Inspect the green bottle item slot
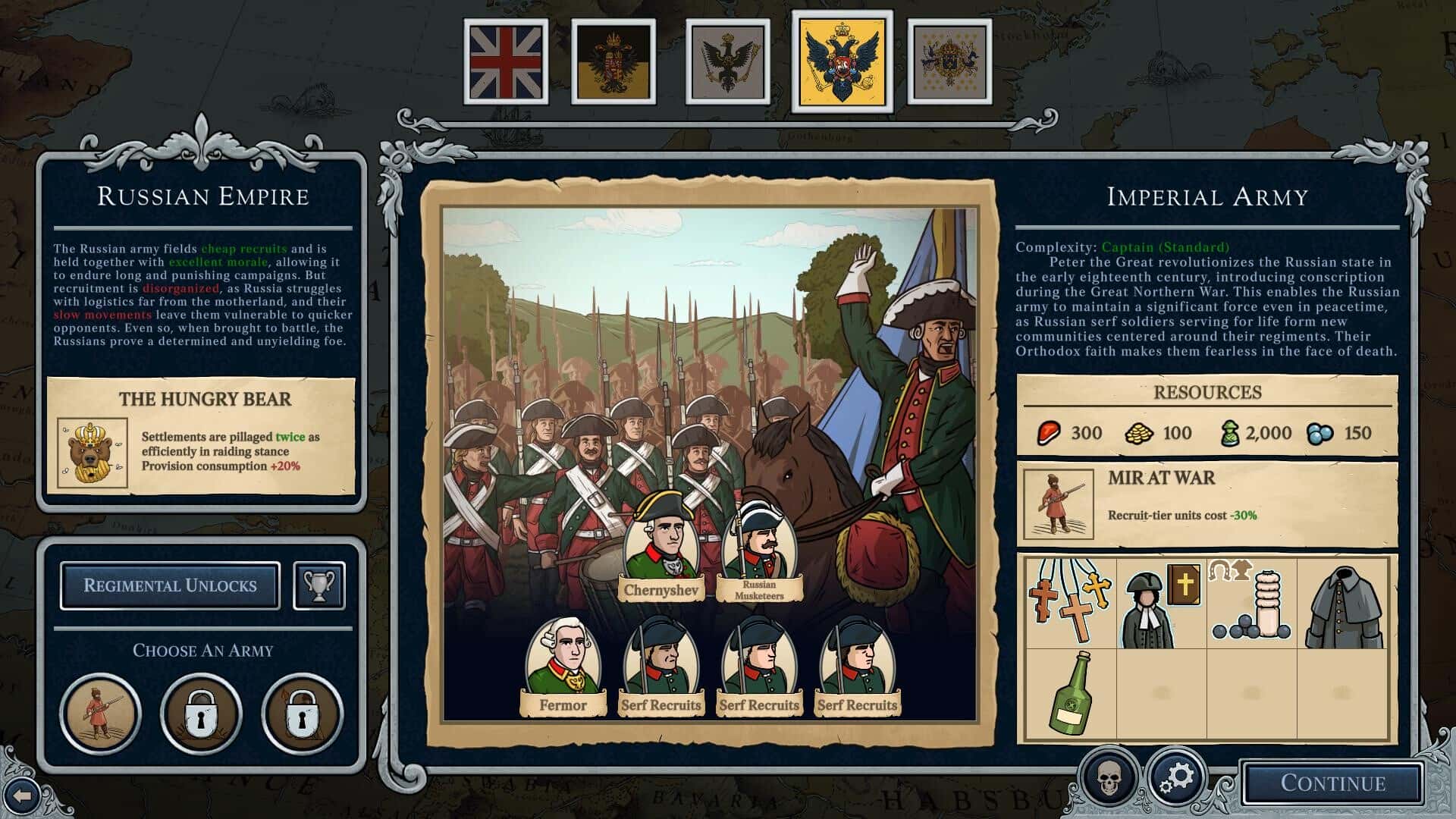This screenshot has height=819, width=1456. (1070, 693)
